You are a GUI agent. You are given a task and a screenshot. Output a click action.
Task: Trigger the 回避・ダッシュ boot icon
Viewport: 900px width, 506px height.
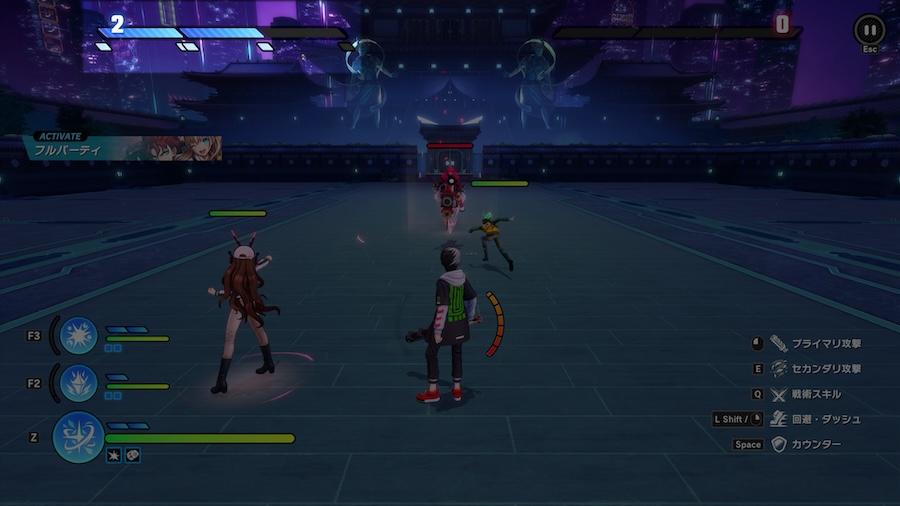pyautogui.click(x=778, y=419)
